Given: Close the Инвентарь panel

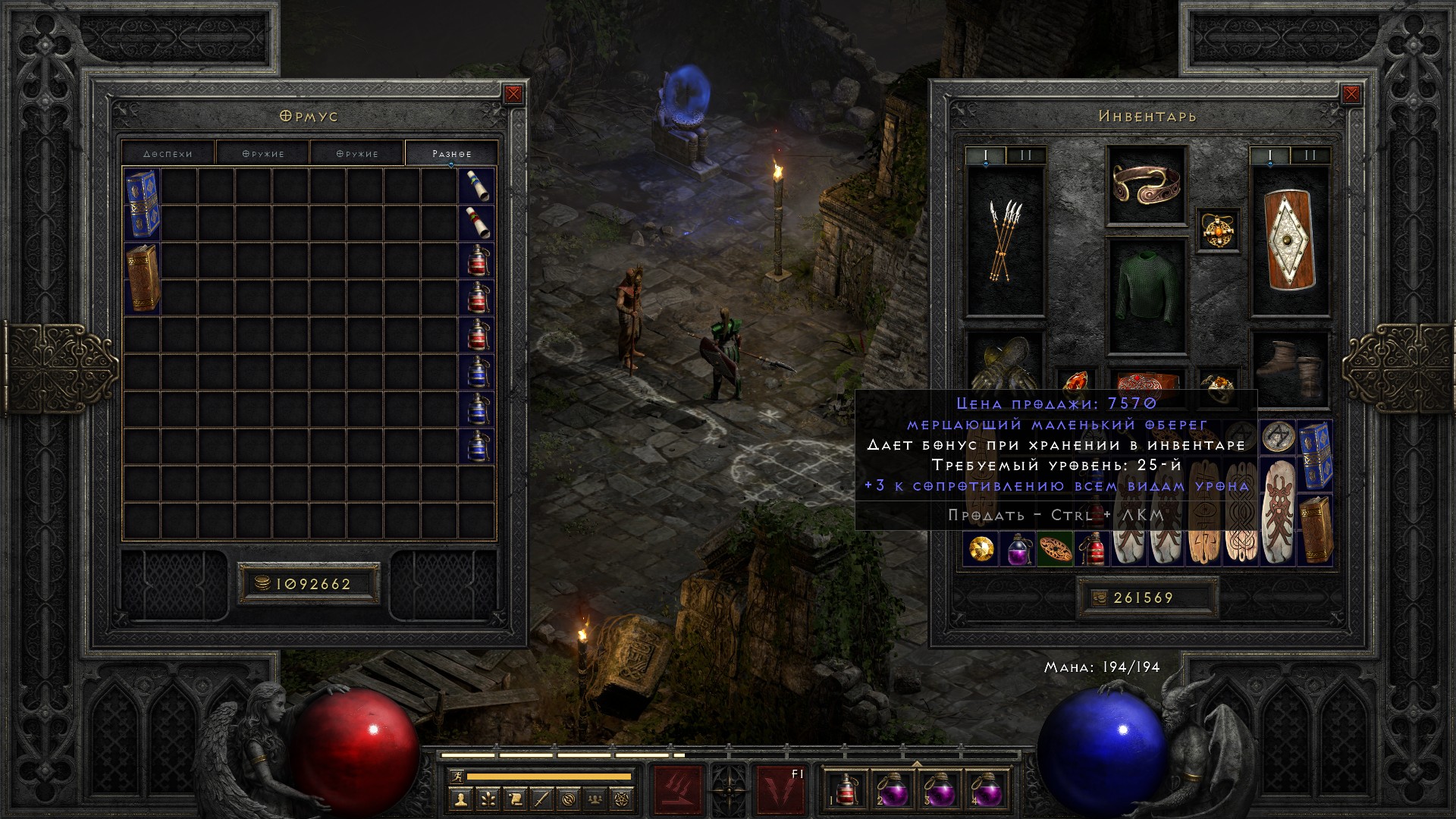Looking at the screenshot, I should (x=1351, y=94).
